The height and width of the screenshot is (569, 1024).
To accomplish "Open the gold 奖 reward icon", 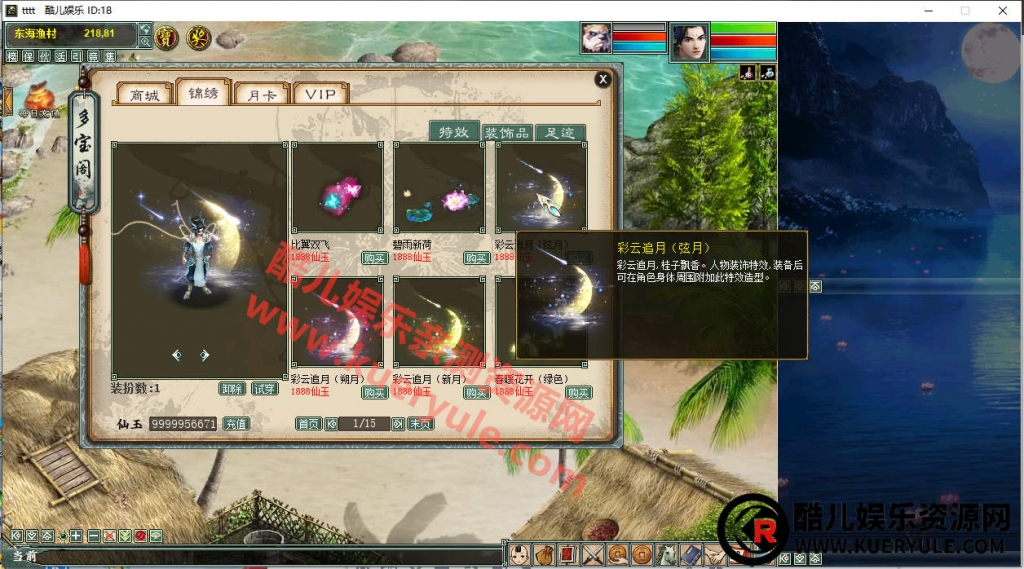I will coord(198,38).
